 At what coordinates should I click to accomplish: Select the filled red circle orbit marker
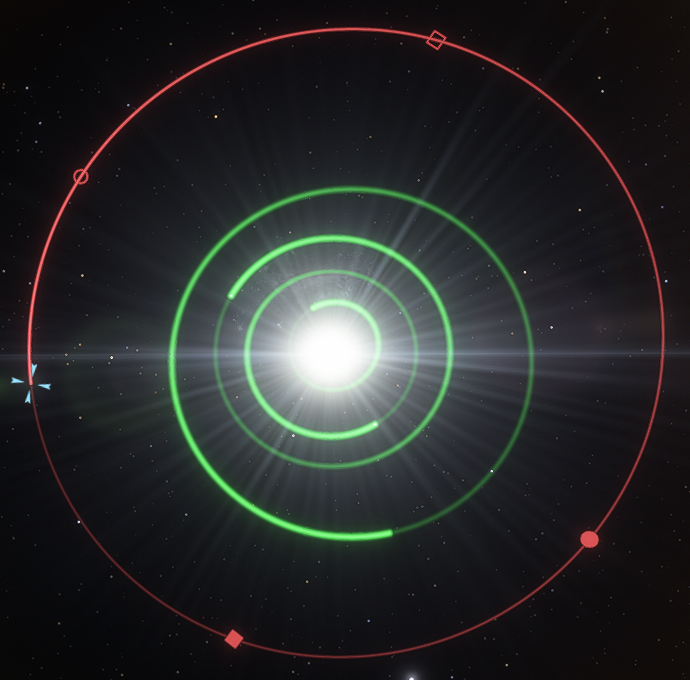[x=590, y=540]
